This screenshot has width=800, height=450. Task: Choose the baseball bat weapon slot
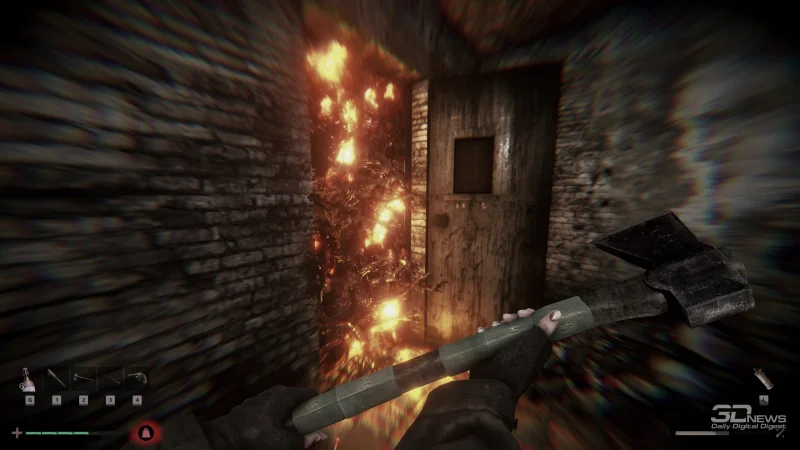pos(57,380)
